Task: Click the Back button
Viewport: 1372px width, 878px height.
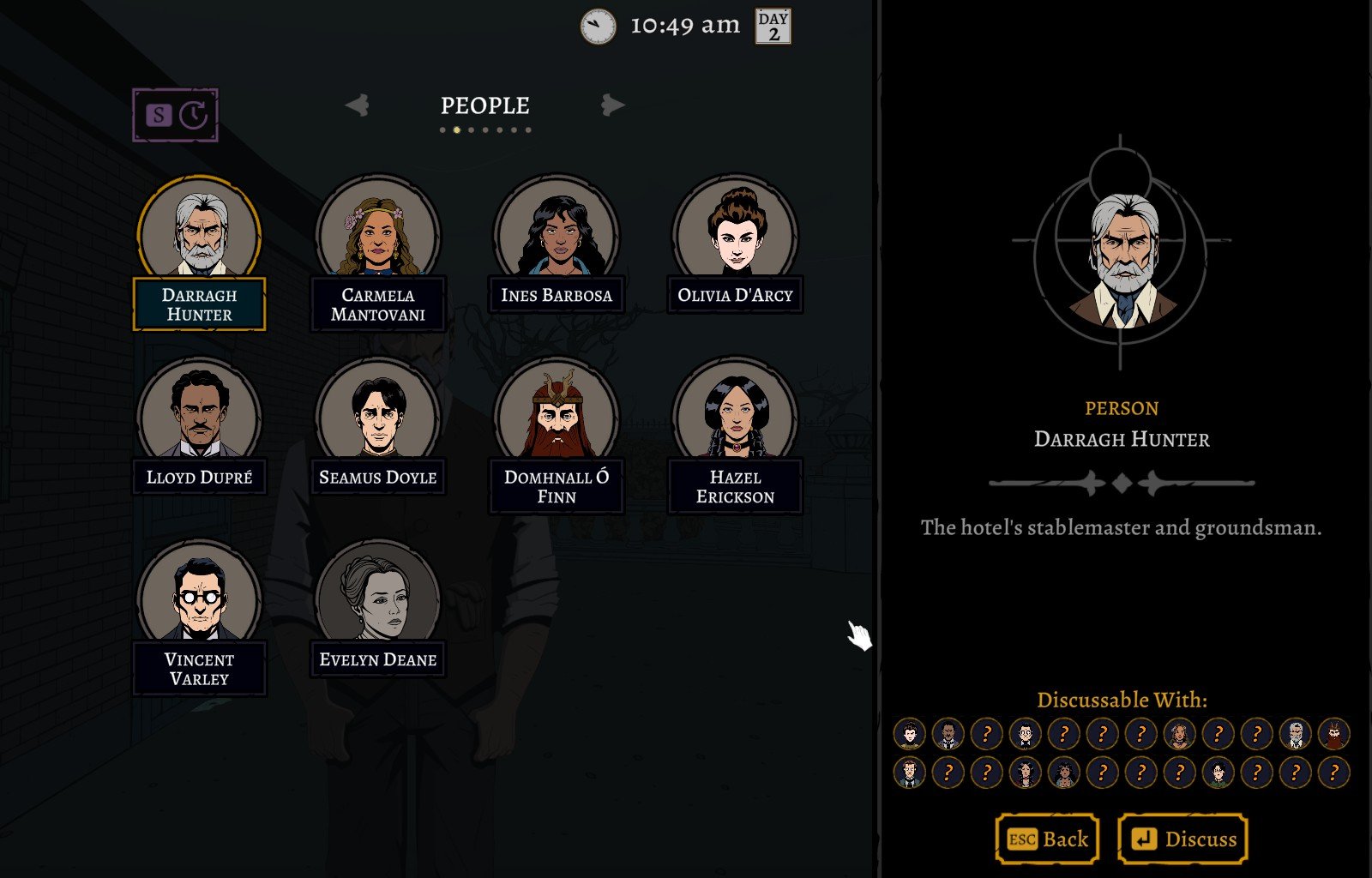Action: tap(1047, 839)
